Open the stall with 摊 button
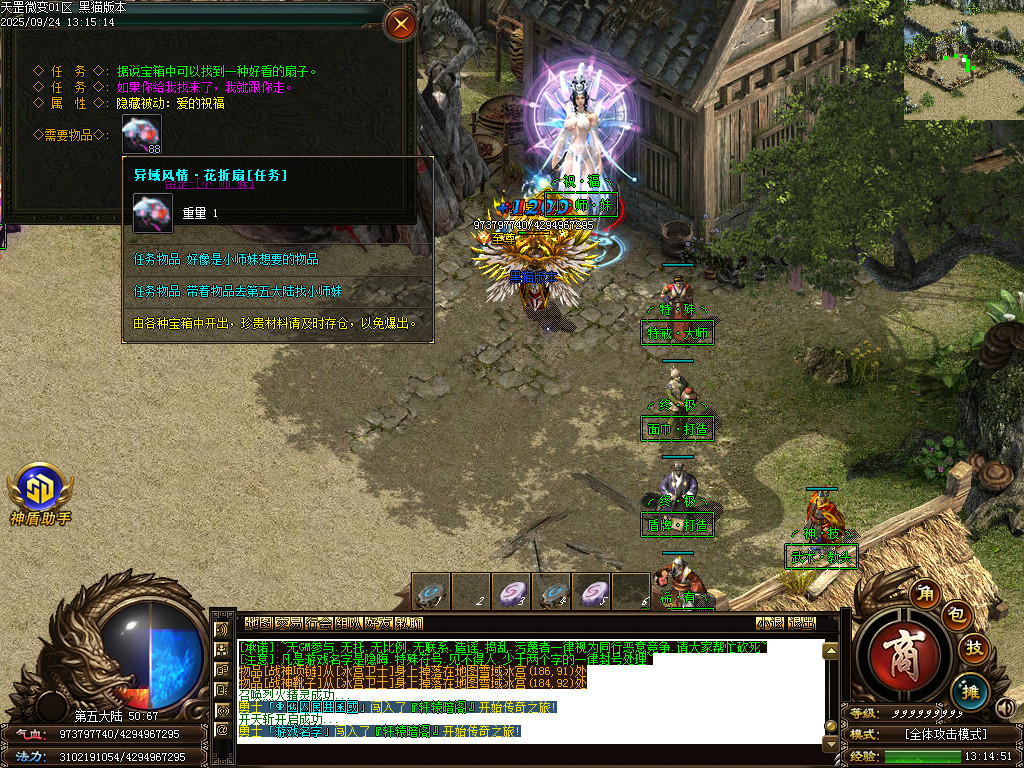 coord(969,689)
